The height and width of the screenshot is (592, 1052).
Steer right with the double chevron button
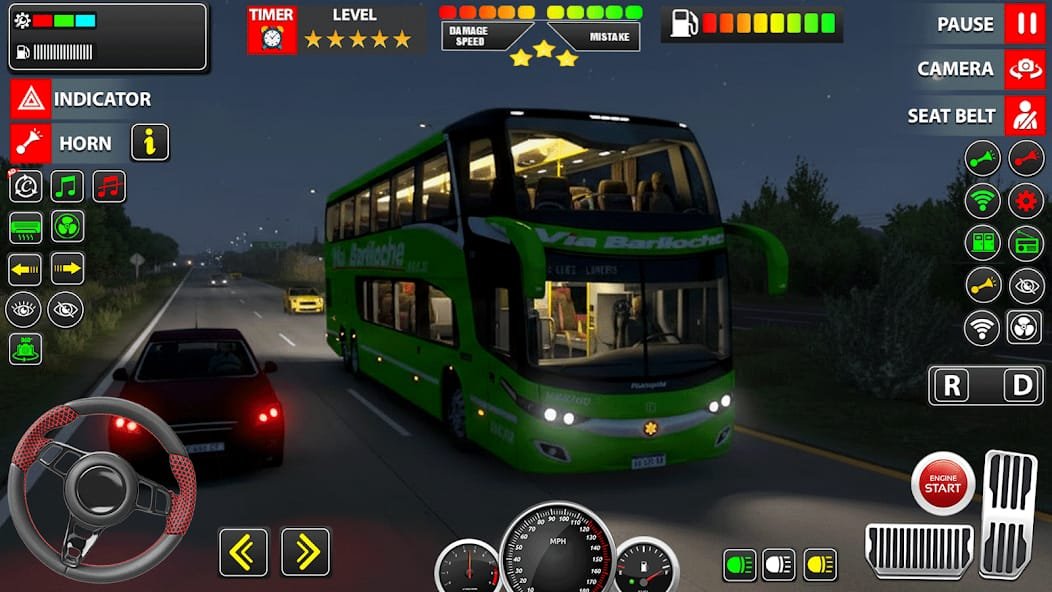coord(305,552)
